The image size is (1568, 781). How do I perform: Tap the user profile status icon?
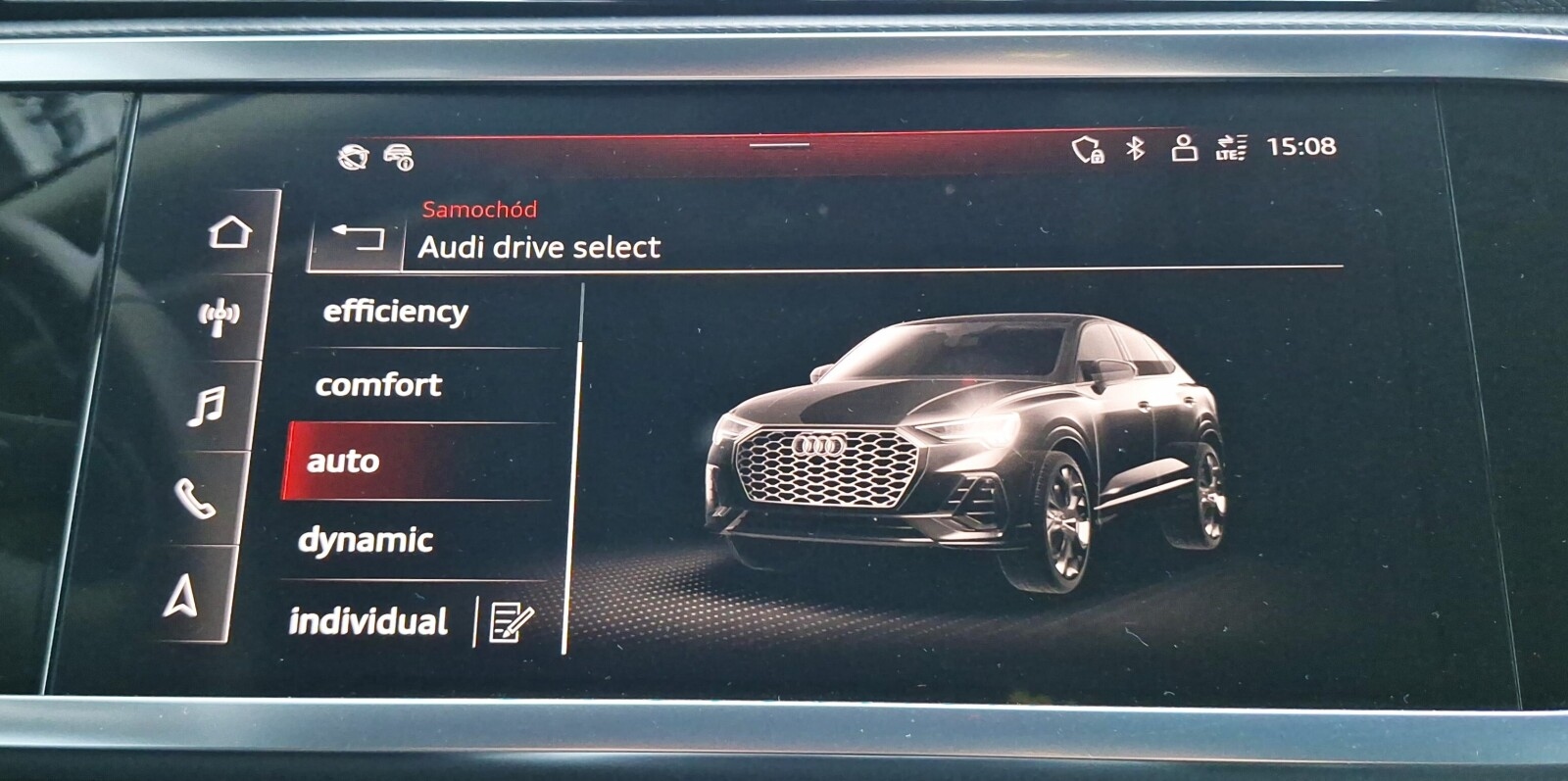(x=1183, y=150)
